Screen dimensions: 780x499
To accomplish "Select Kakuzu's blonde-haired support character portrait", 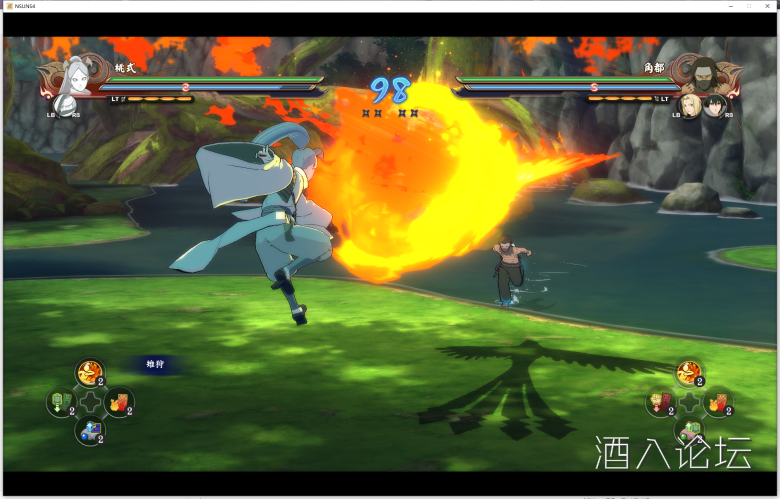I will point(690,104).
